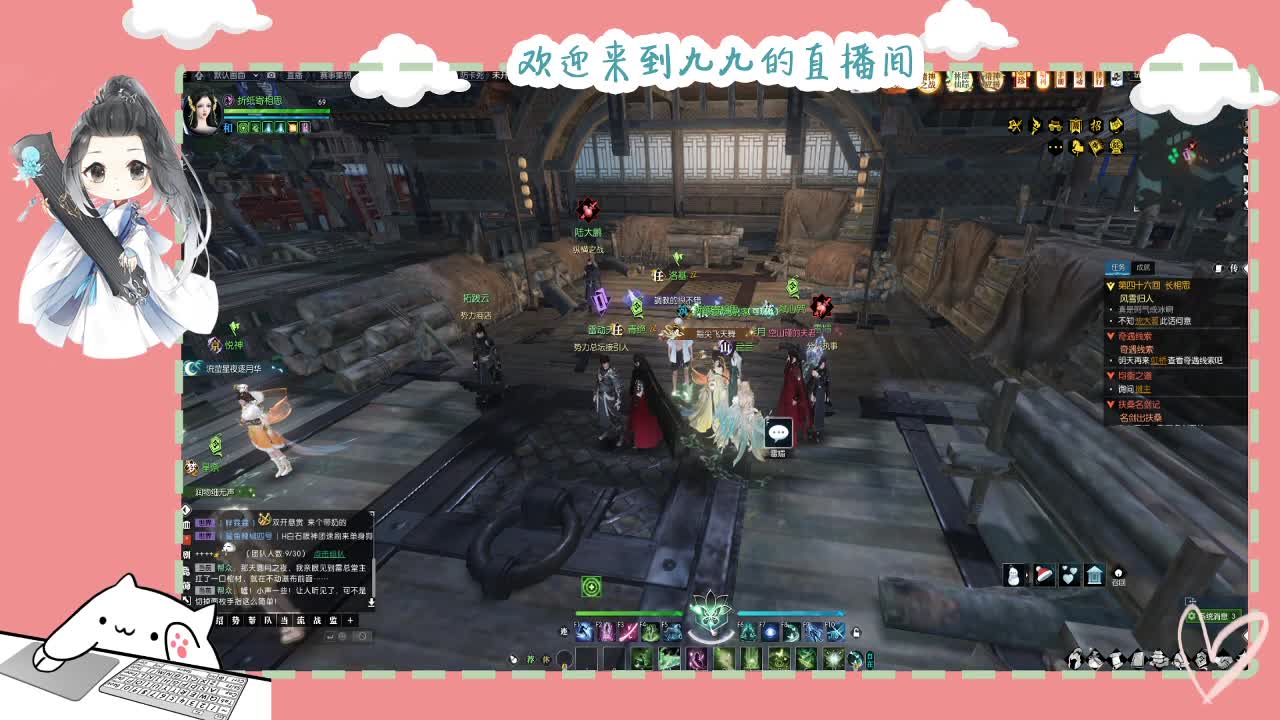Viewport: 1280px width, 720px height.
Task: Select the horse mount hexagonal icon
Action: point(1077,147)
